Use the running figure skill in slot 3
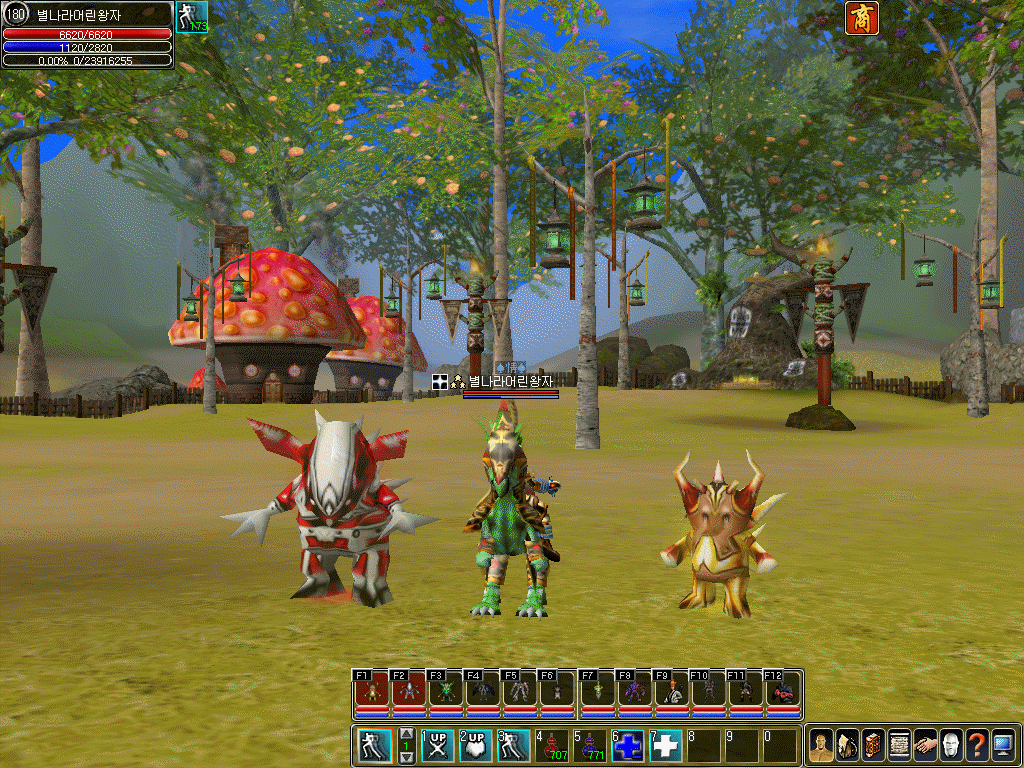Viewport: 1024px width, 768px height. 513,746
